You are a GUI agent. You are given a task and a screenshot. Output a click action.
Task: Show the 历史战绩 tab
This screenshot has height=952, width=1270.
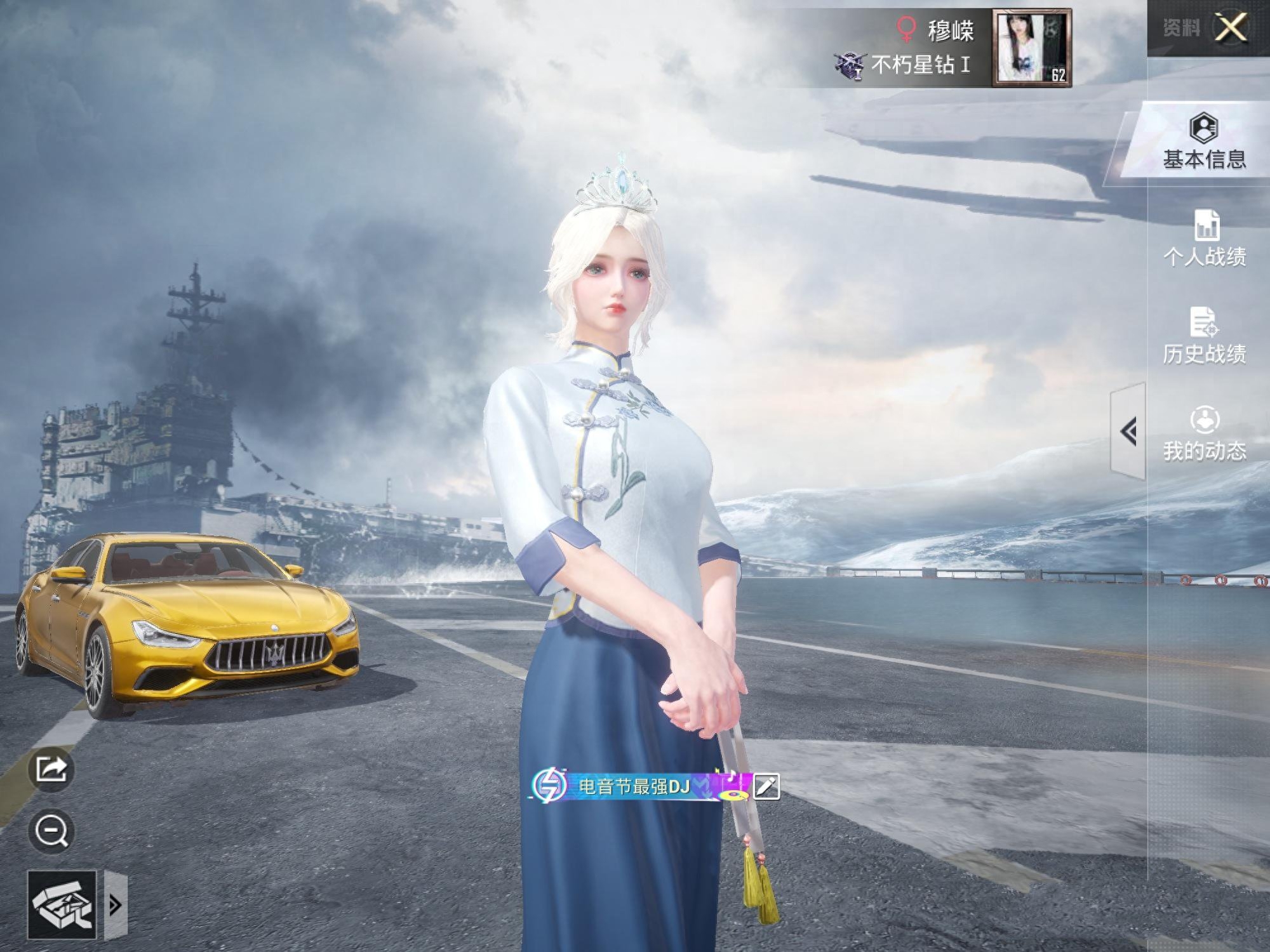pyautogui.click(x=1204, y=336)
